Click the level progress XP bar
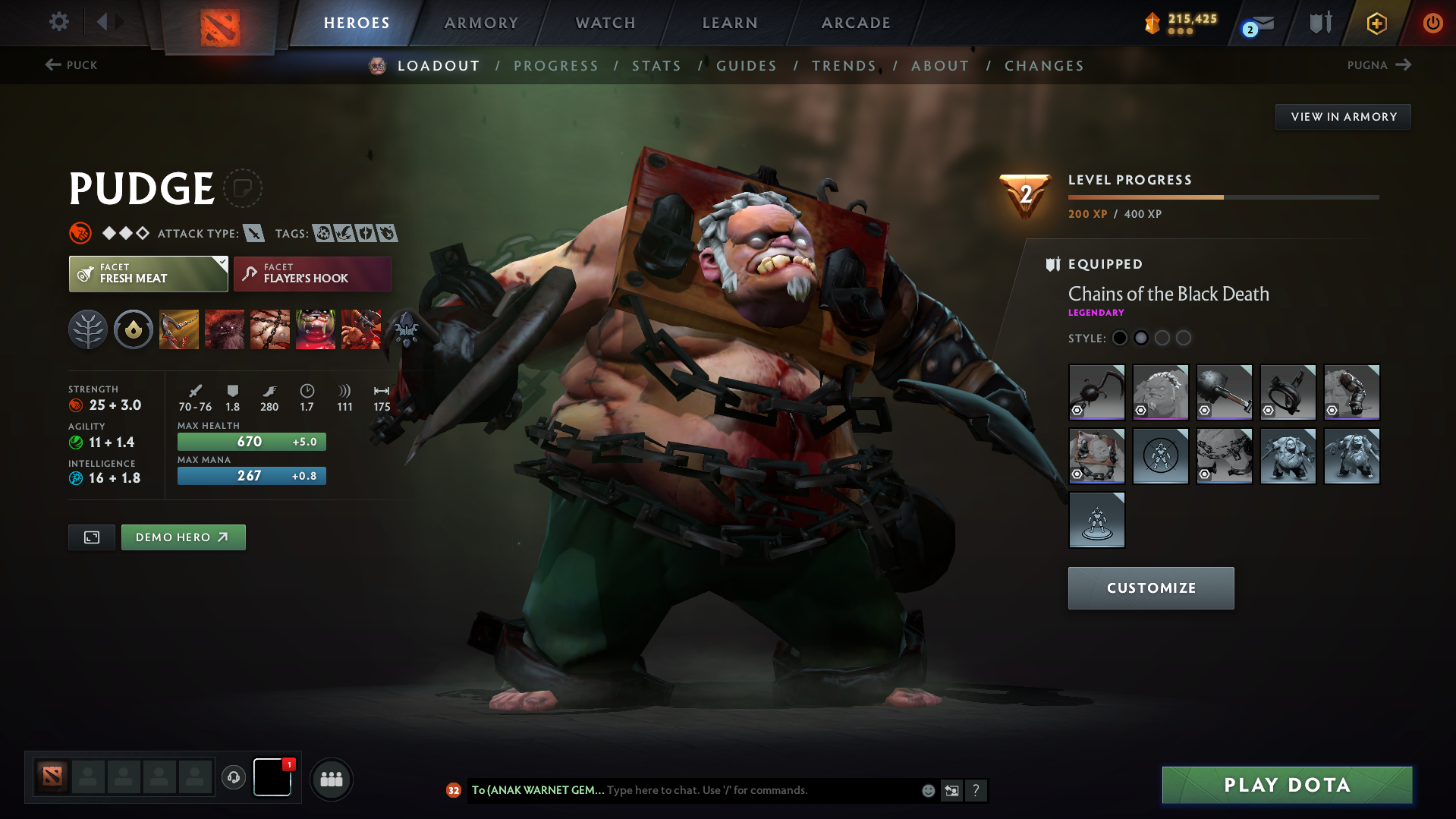The height and width of the screenshot is (819, 1456). [1222, 197]
